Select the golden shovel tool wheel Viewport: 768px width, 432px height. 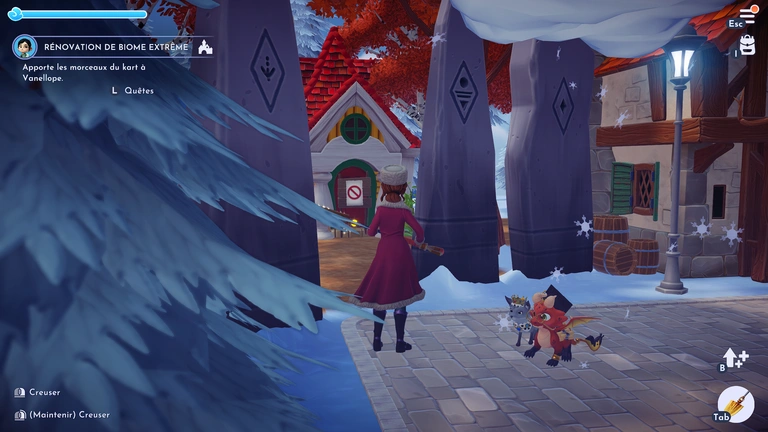pyautogui.click(x=736, y=403)
